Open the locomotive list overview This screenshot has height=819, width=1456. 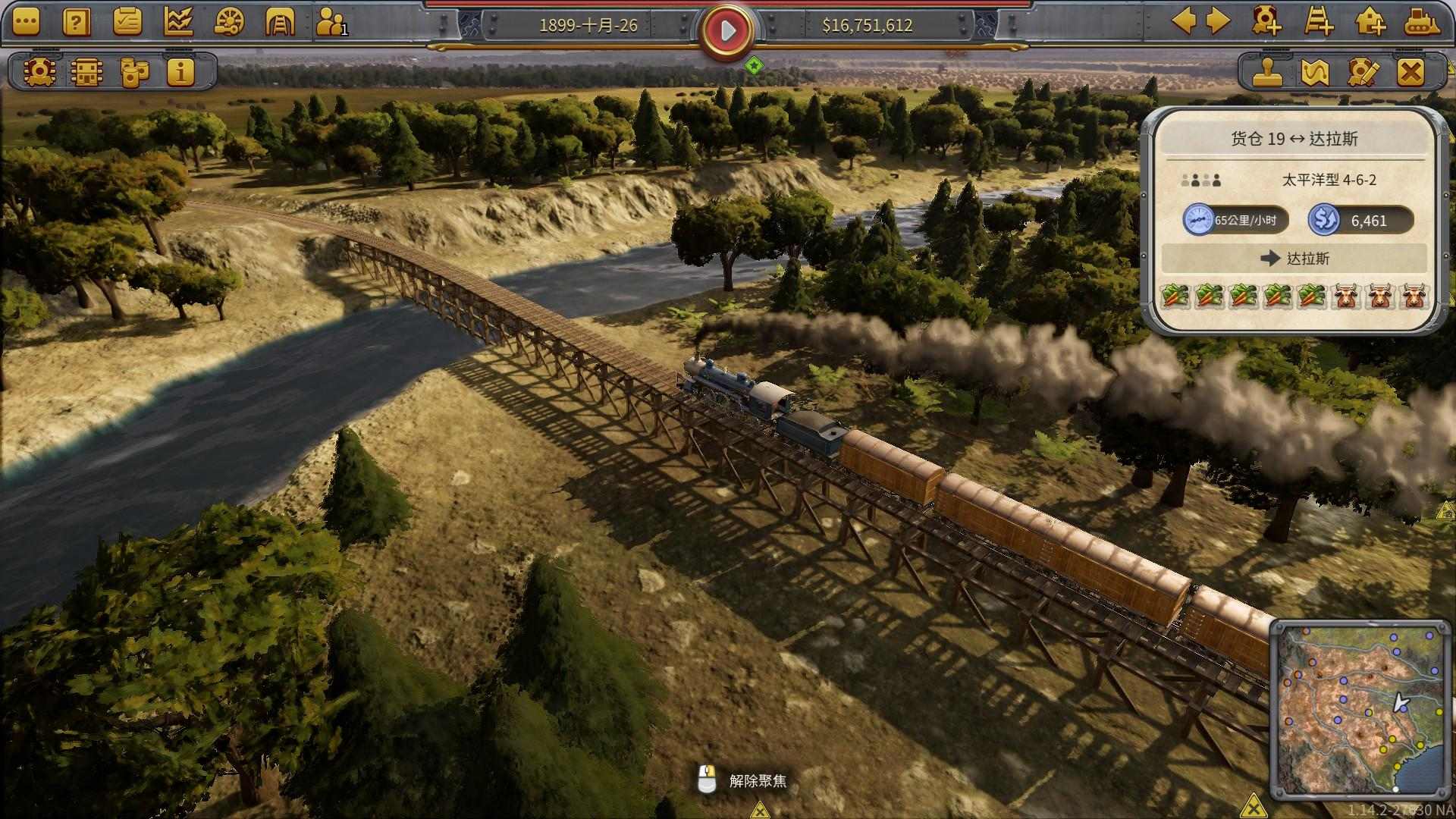38,72
